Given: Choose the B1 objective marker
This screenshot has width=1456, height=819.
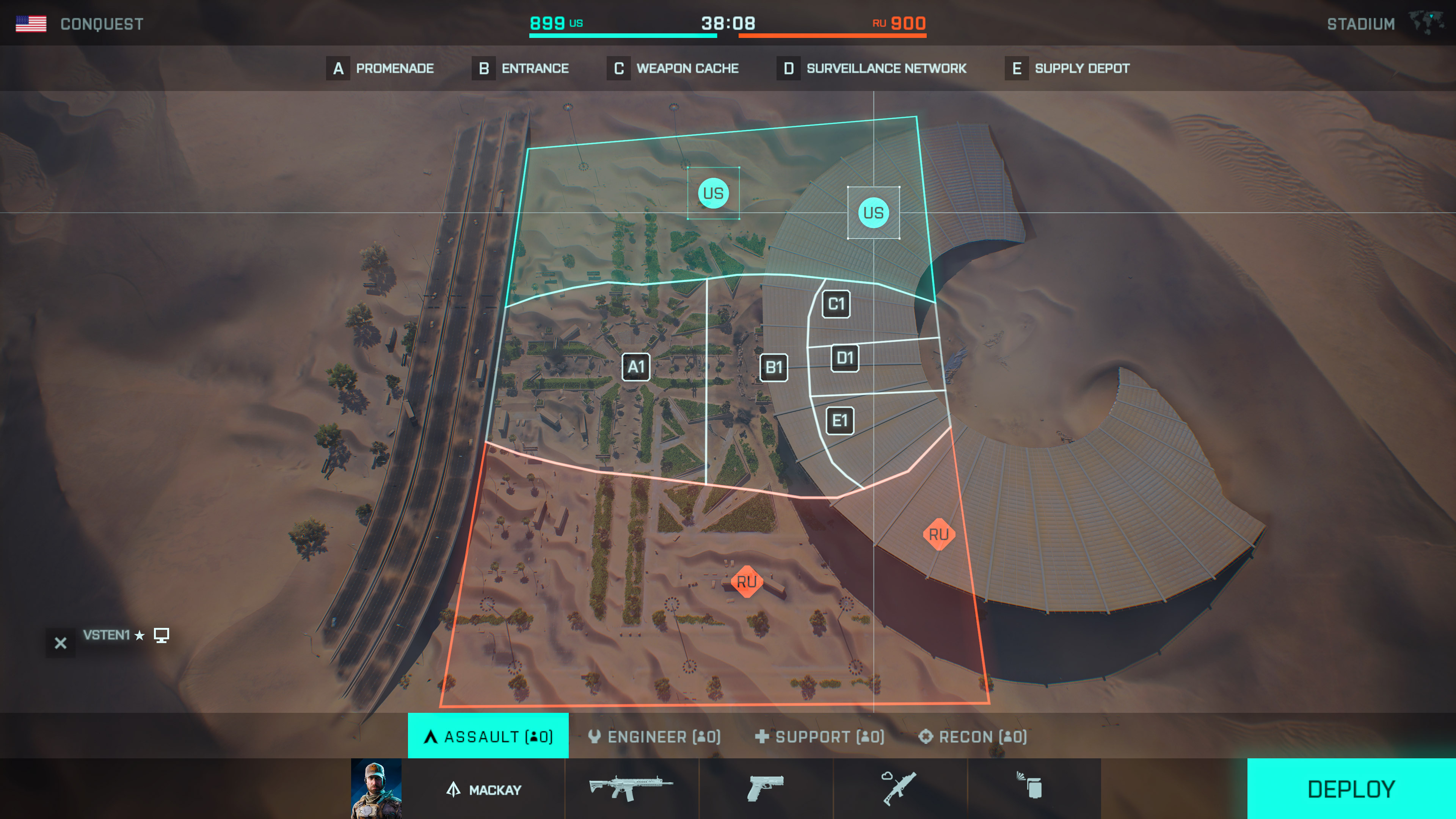Looking at the screenshot, I should point(773,367).
